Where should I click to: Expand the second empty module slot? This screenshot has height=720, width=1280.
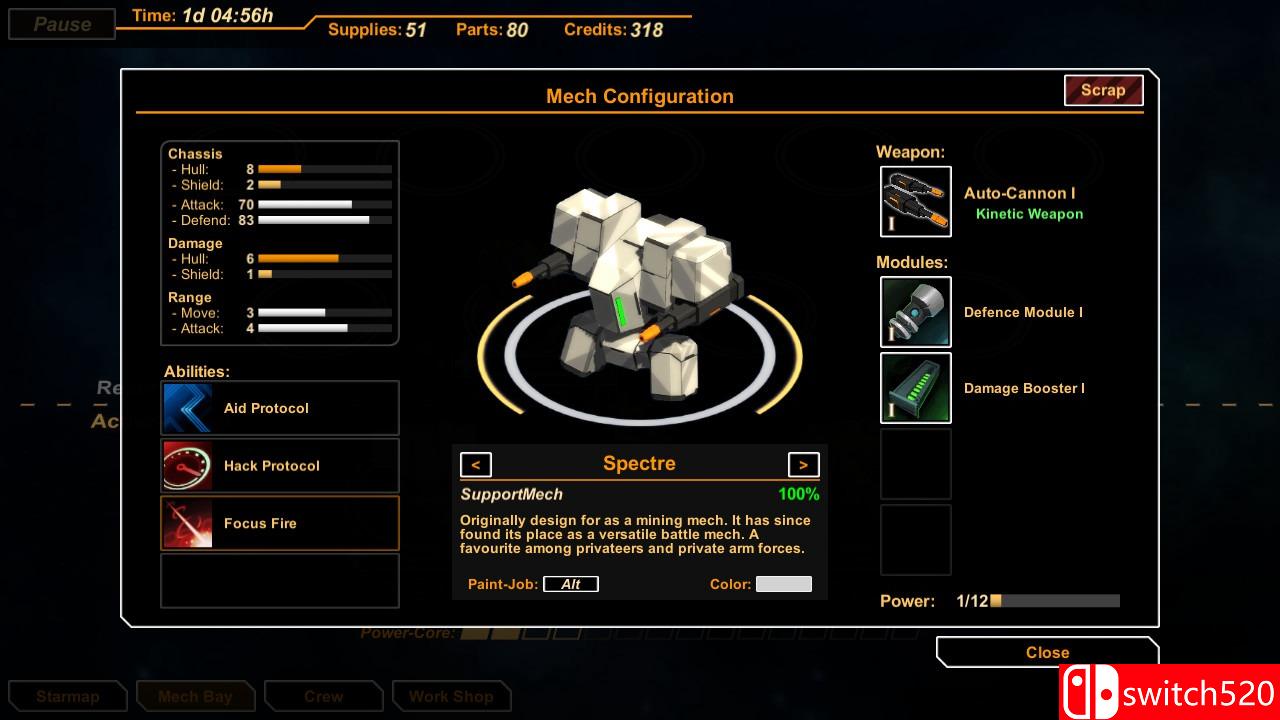[915, 540]
